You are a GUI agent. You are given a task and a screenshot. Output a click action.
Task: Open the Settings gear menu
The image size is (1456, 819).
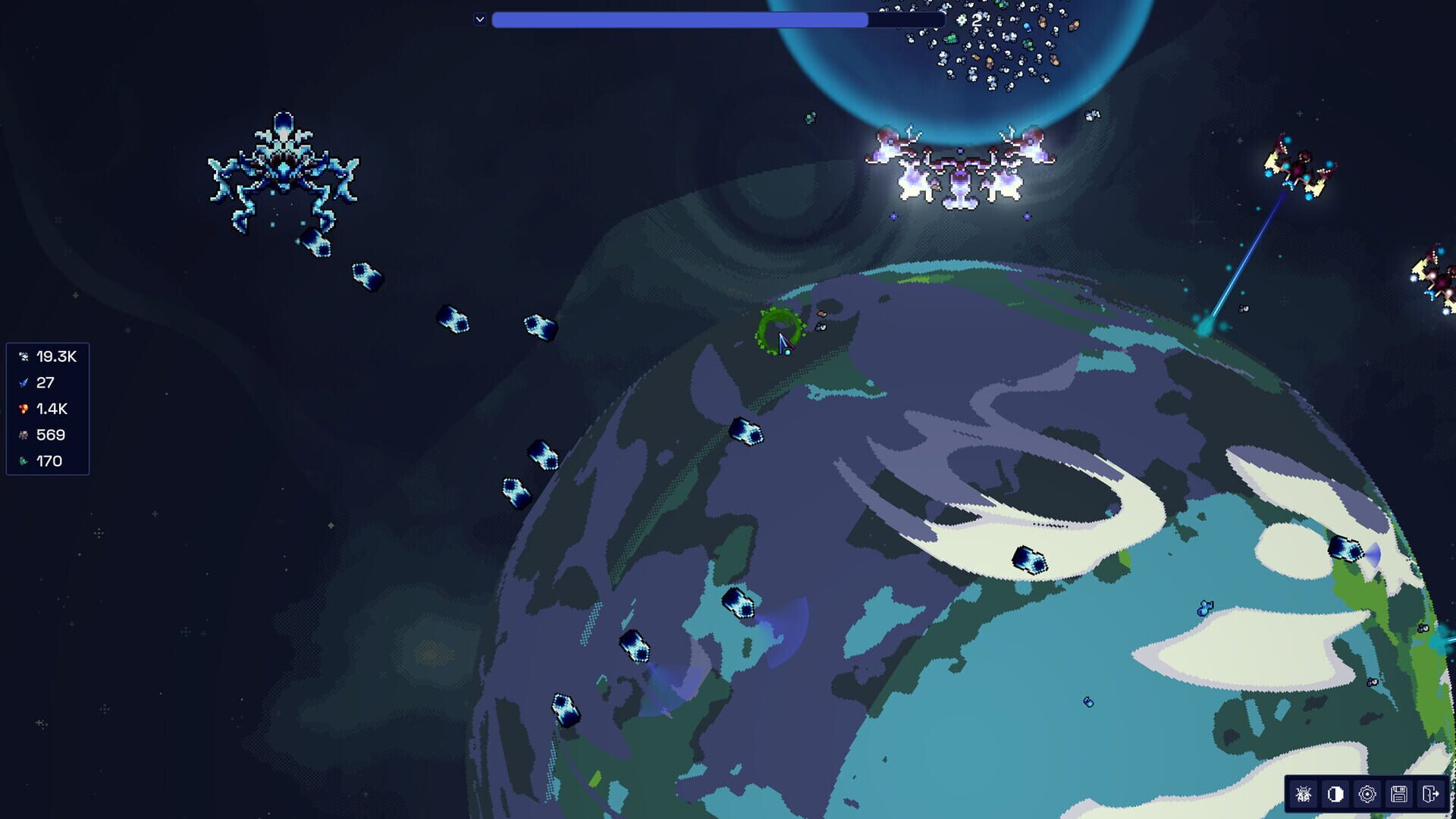click(x=1367, y=795)
